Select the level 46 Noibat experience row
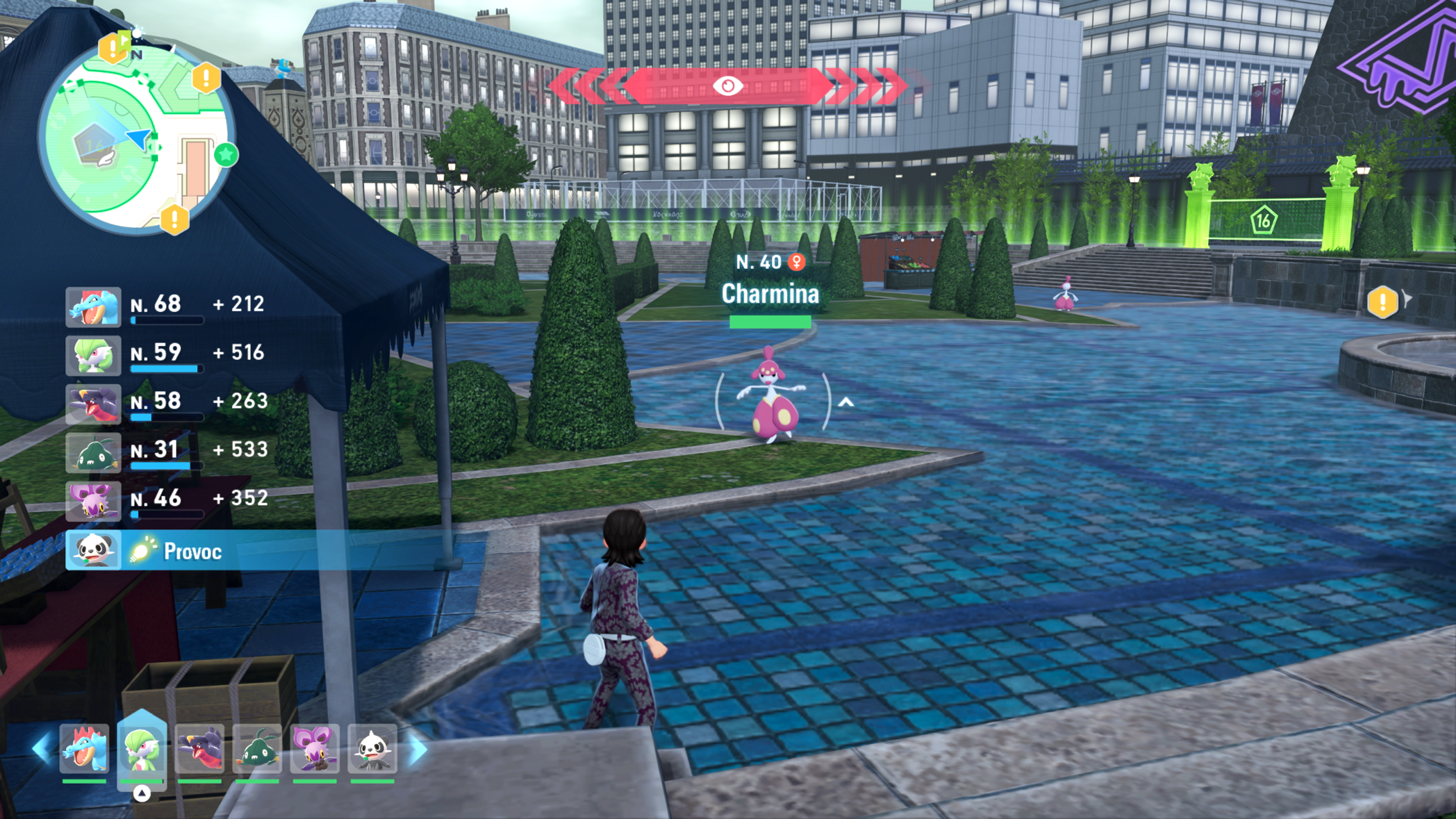Screen dimensions: 1456x819 tap(167, 501)
